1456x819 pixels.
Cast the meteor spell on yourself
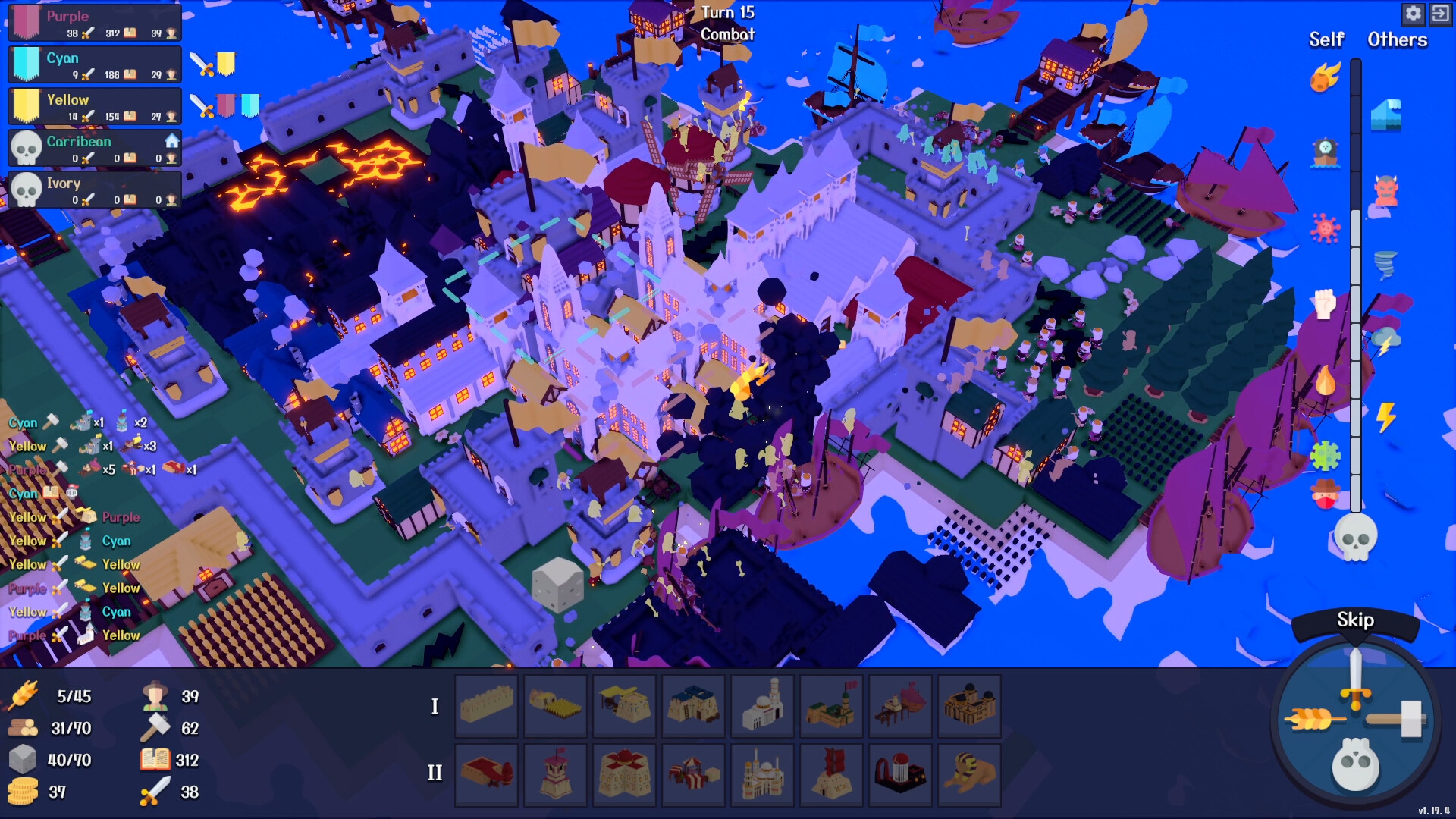point(1326,78)
